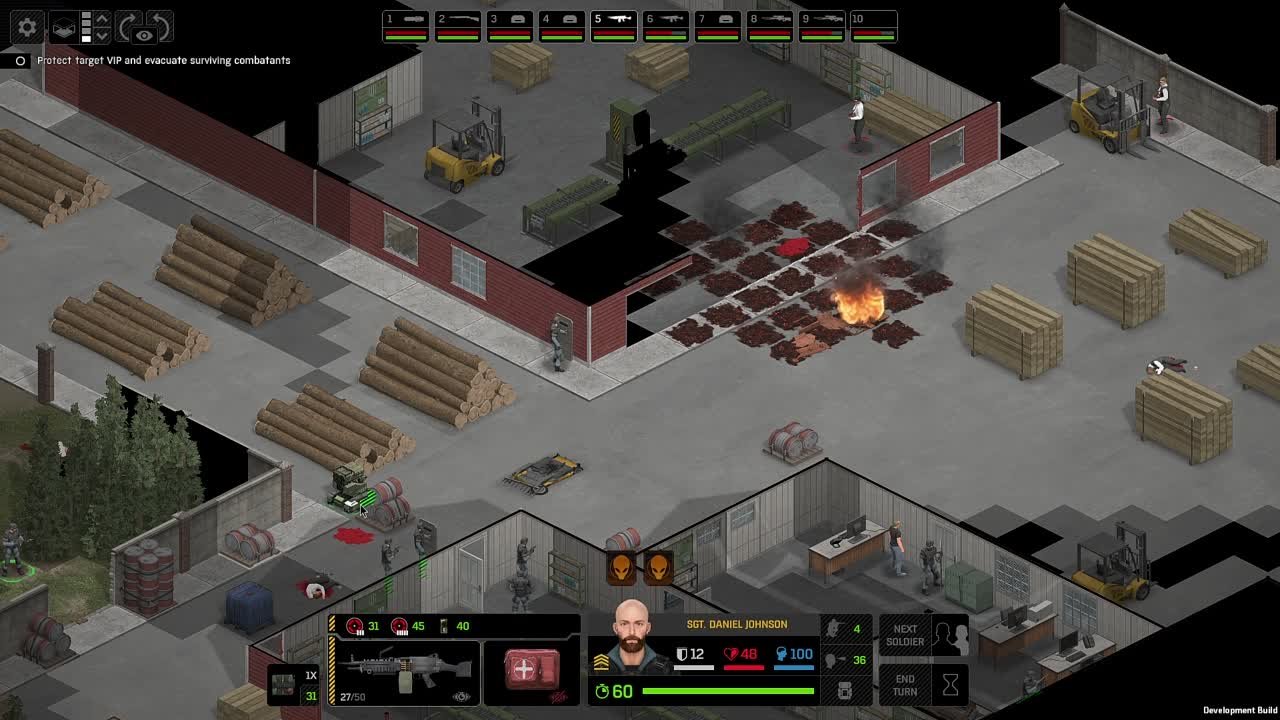The image size is (1280, 720).
Task: Go down one map level
Action: (x=101, y=36)
